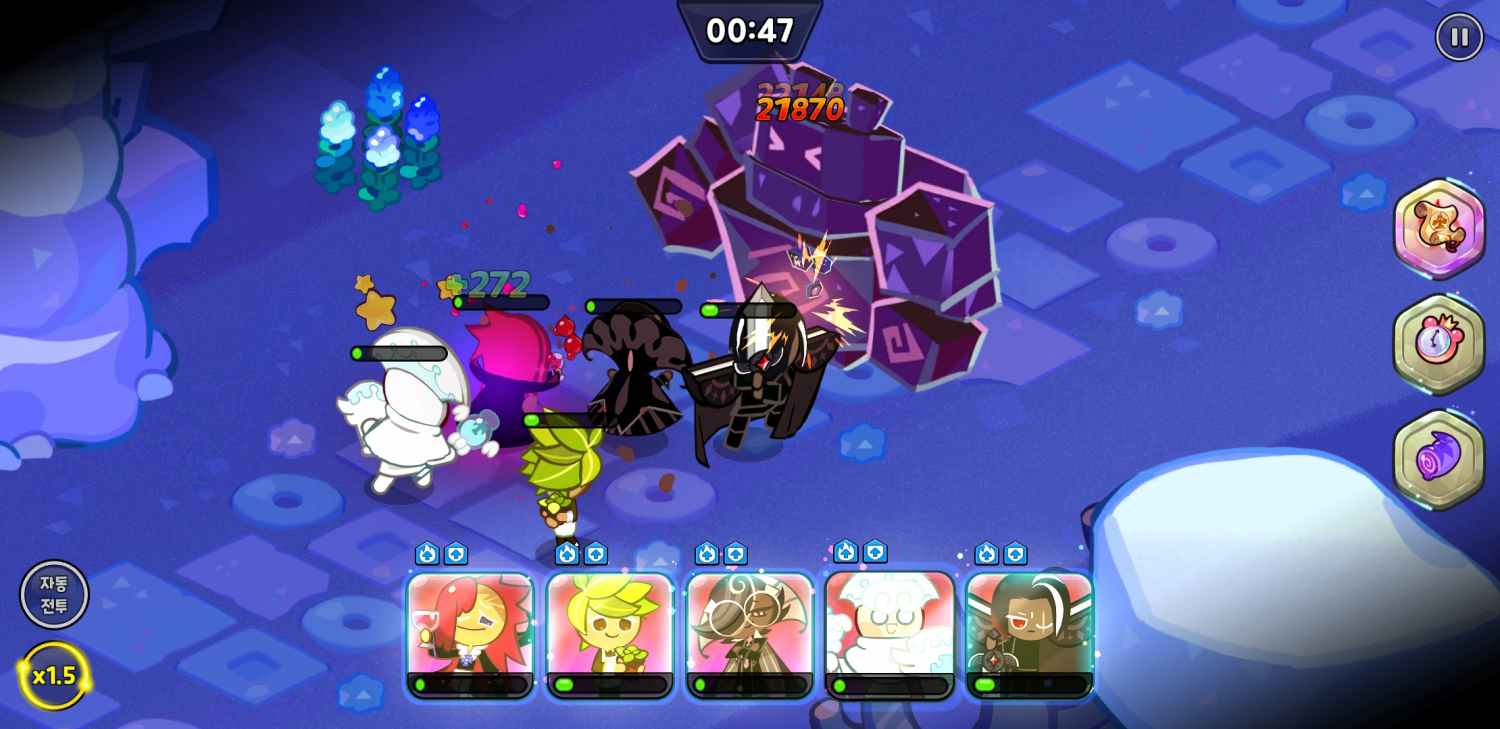Tap the first cookie's green energy gauge
Image resolution: width=1500 pixels, height=729 pixels.
click(x=468, y=685)
